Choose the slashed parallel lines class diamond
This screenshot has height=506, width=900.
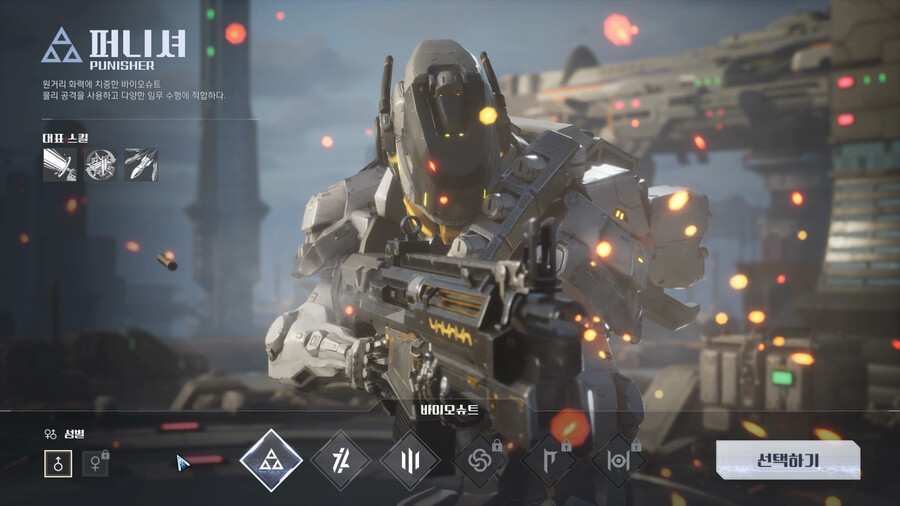[341, 460]
